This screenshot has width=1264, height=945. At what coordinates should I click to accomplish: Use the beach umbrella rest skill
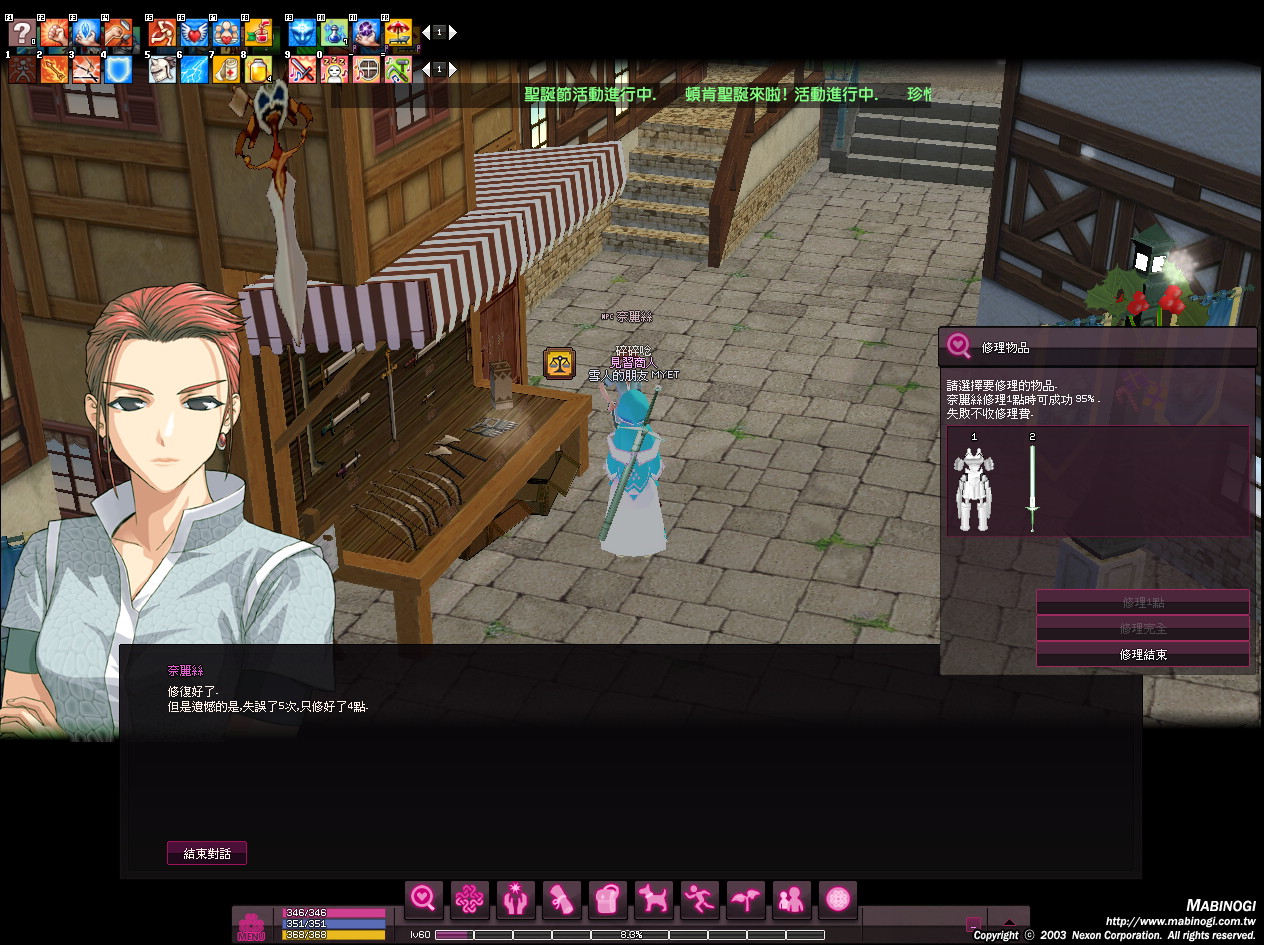coord(398,33)
